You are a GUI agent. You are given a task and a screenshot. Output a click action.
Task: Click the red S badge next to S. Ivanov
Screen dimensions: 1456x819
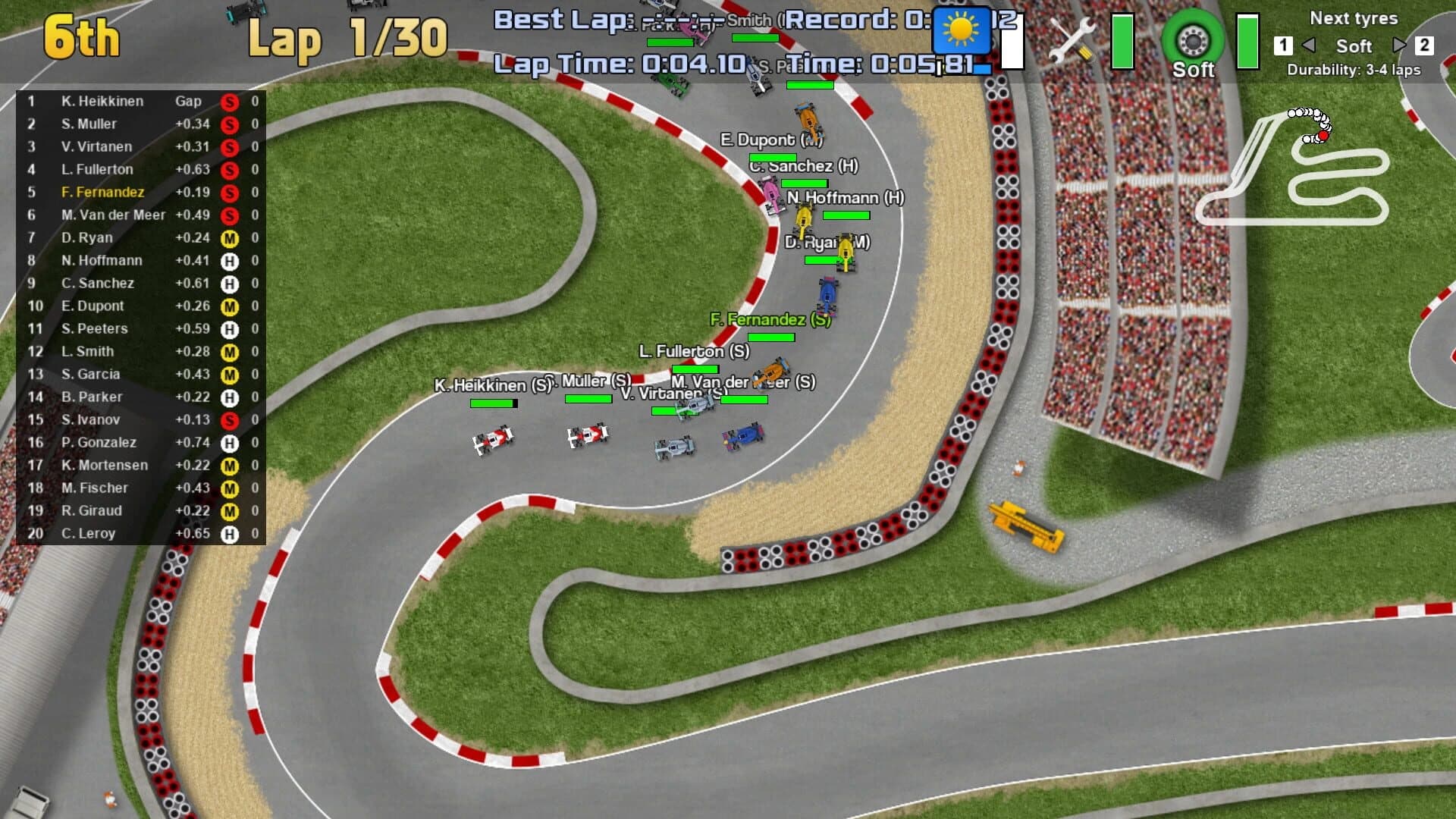(x=230, y=419)
